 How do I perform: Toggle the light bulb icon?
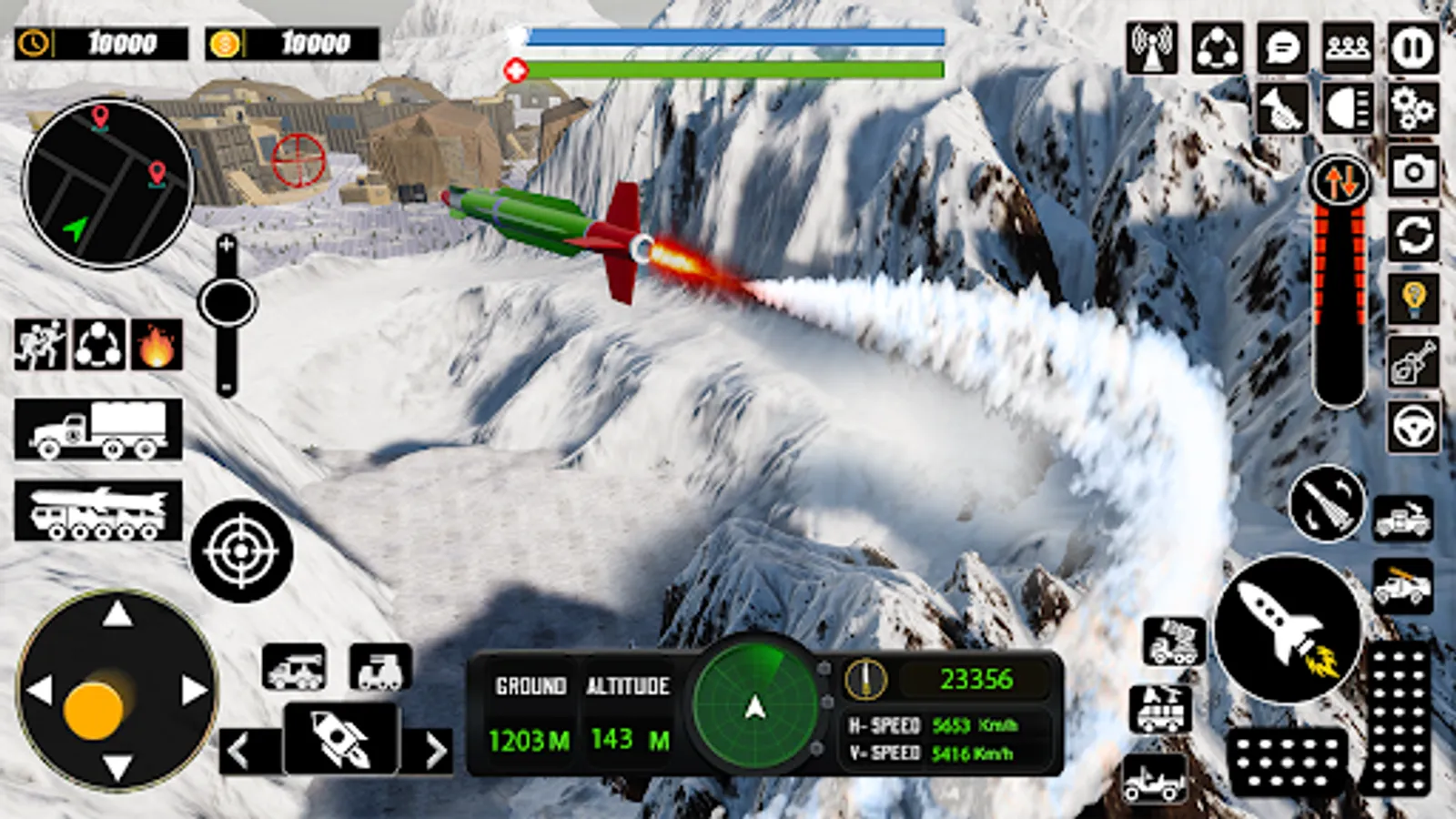click(1412, 298)
